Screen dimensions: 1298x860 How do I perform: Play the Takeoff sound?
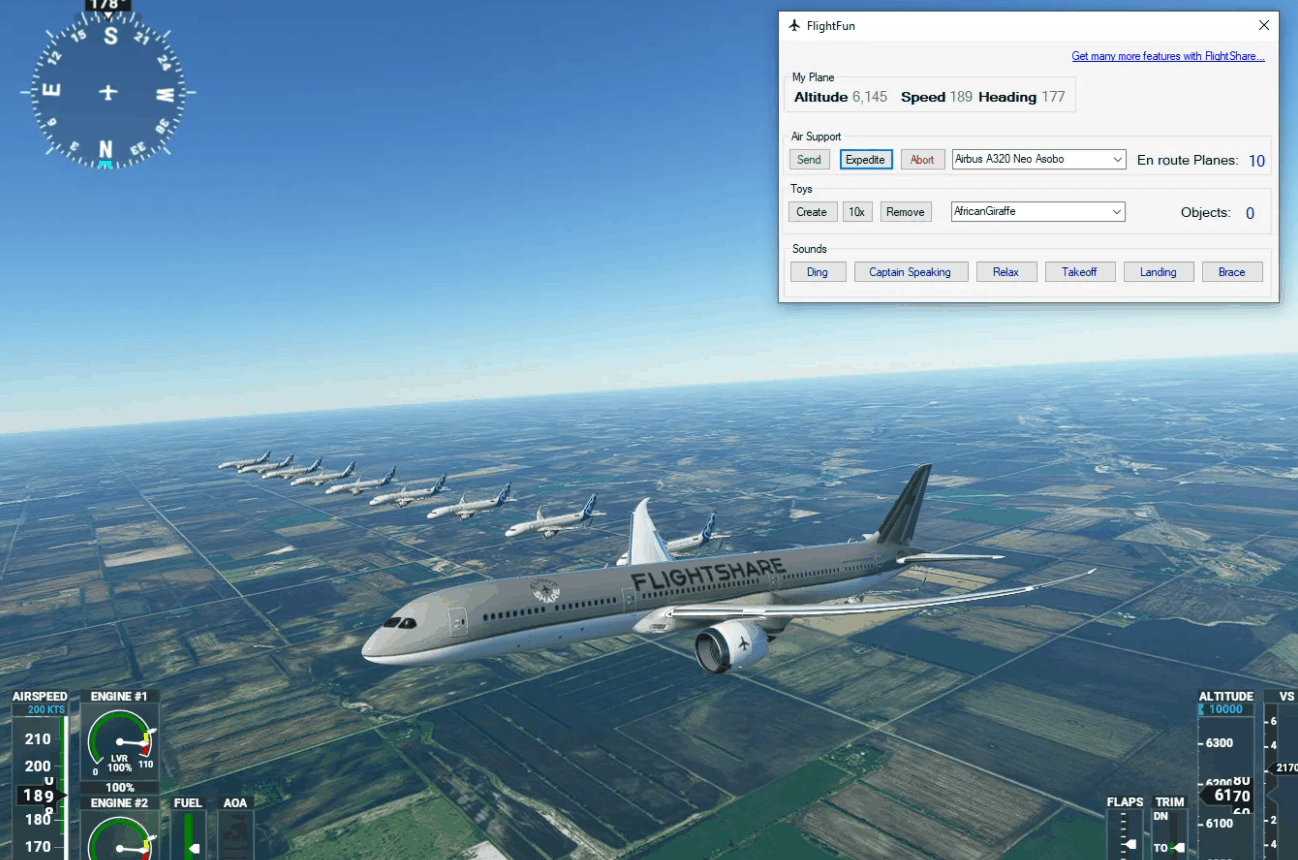(1080, 272)
